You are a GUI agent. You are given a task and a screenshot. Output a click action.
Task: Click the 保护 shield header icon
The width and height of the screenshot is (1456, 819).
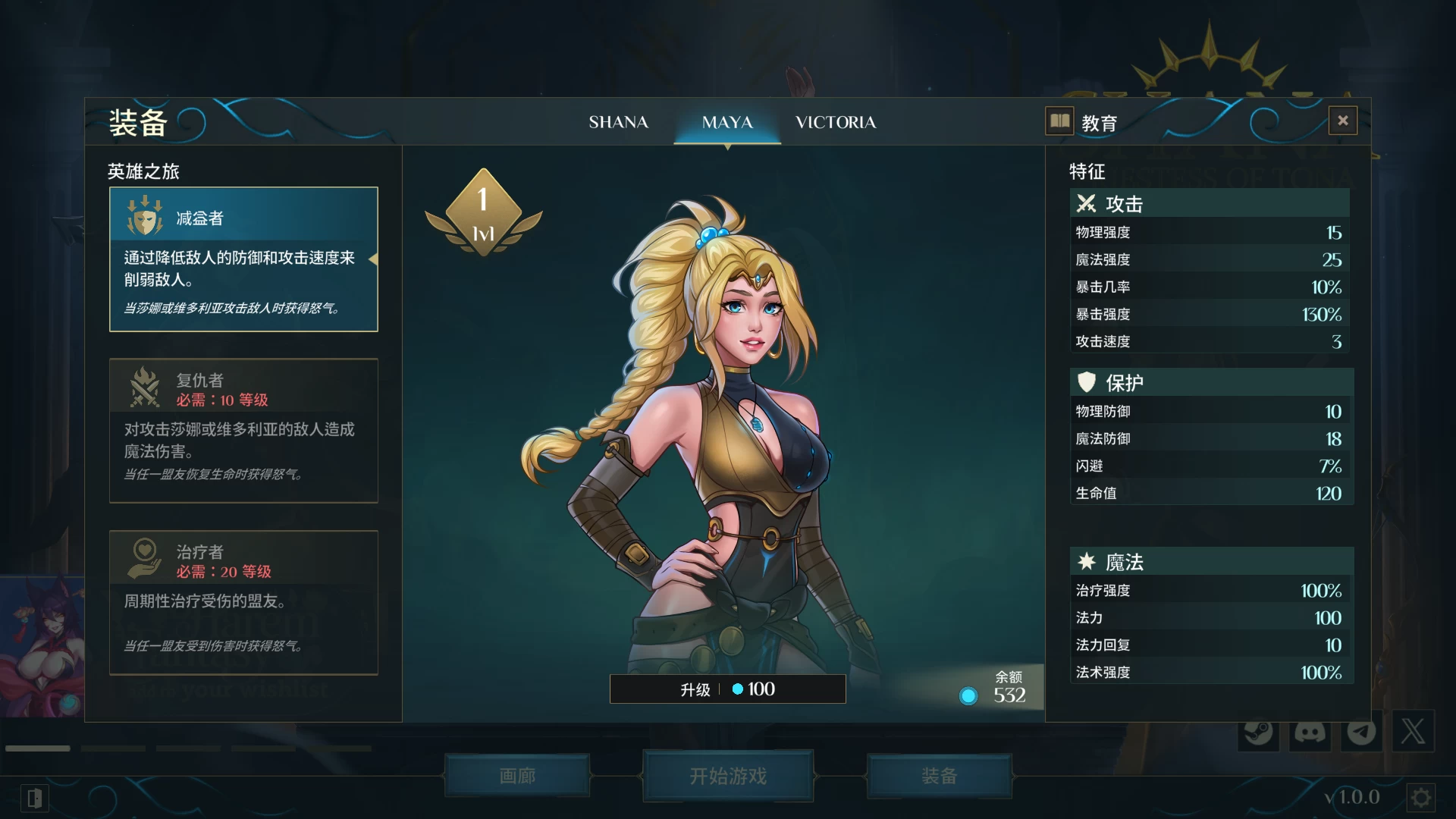coord(1086,381)
